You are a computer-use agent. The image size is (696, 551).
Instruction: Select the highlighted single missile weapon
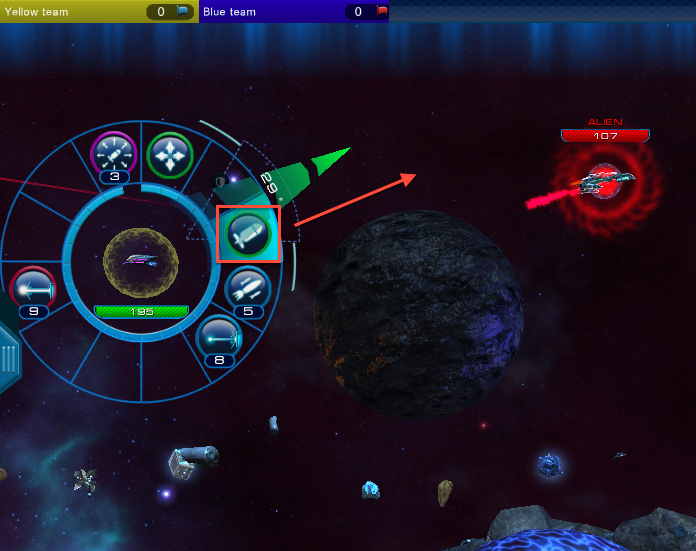pyautogui.click(x=247, y=233)
